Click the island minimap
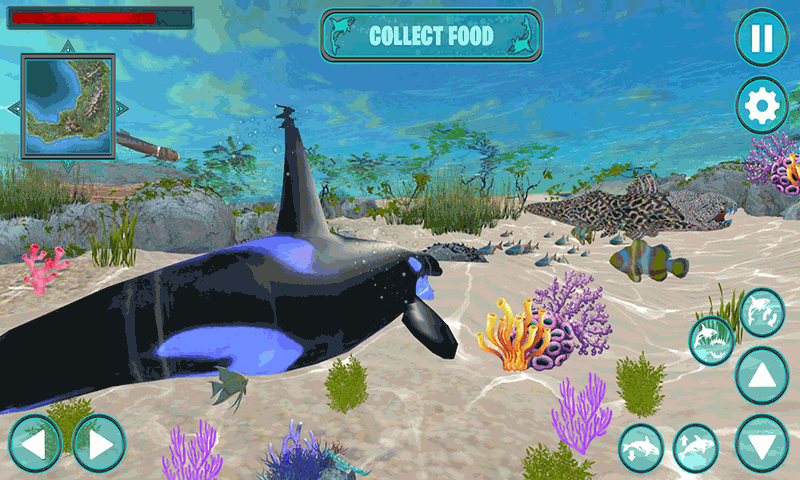The image size is (800, 480). [x=68, y=107]
